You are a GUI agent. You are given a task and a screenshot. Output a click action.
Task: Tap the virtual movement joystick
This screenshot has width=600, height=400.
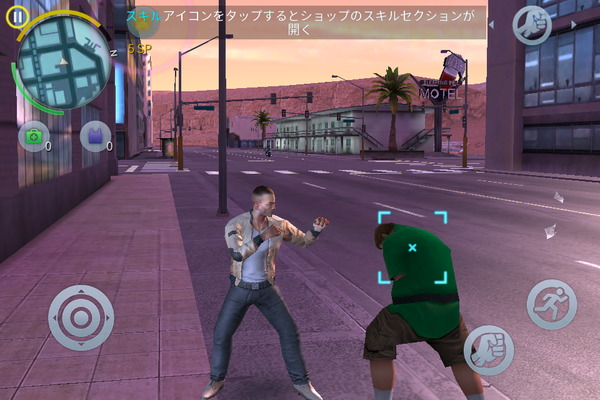(x=81, y=318)
